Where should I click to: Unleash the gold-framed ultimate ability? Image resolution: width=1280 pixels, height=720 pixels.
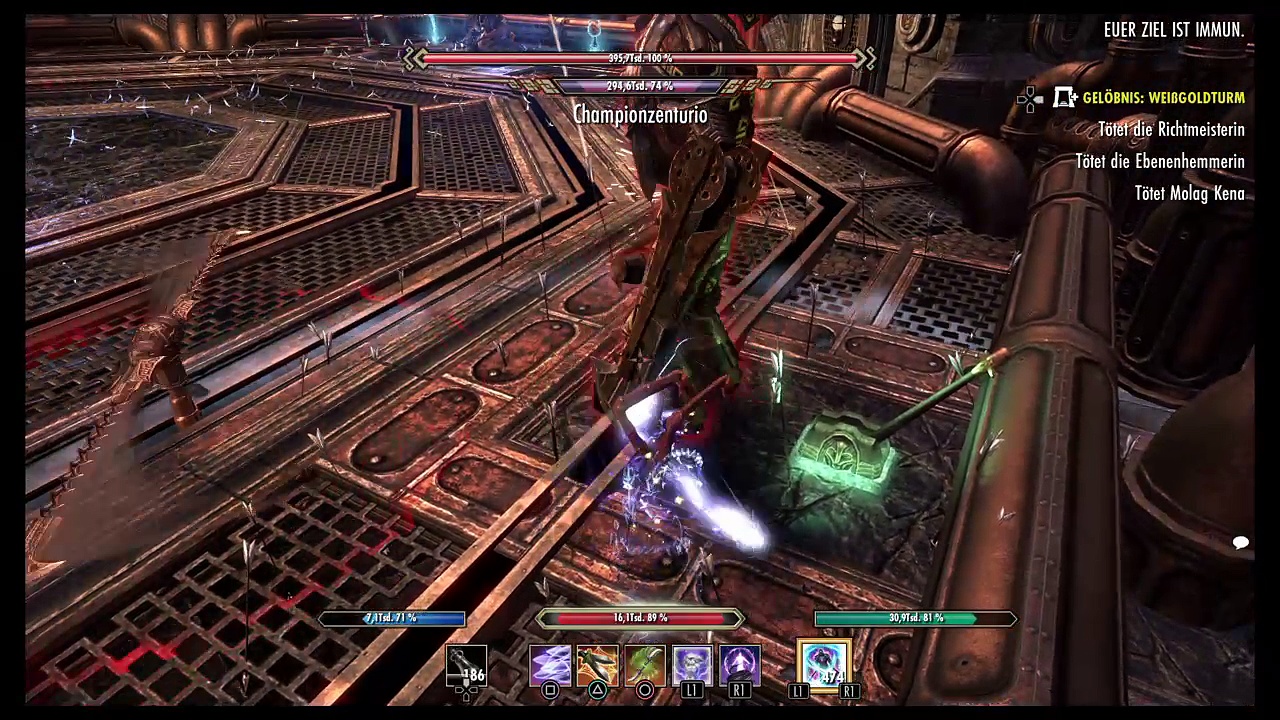(823, 664)
